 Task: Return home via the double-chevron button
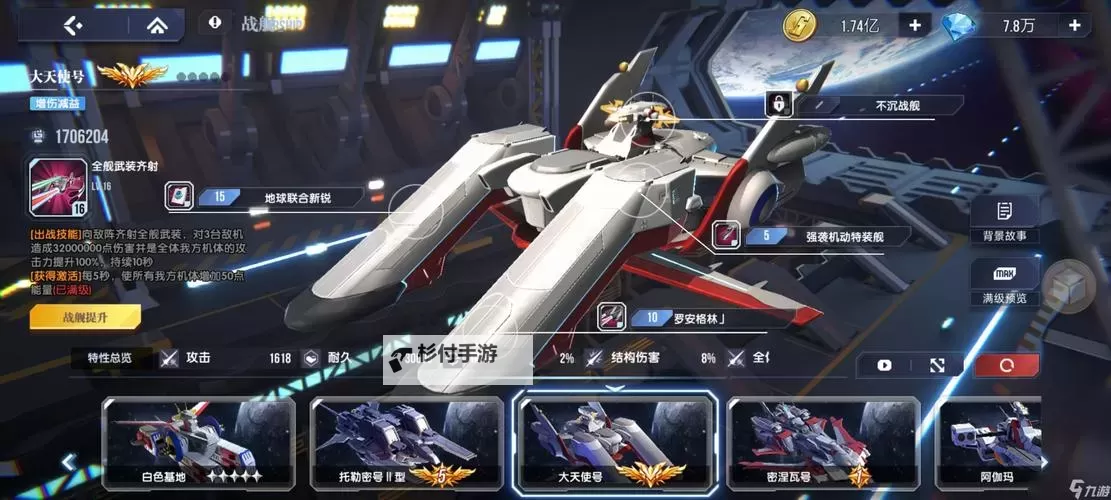pyautogui.click(x=155, y=26)
